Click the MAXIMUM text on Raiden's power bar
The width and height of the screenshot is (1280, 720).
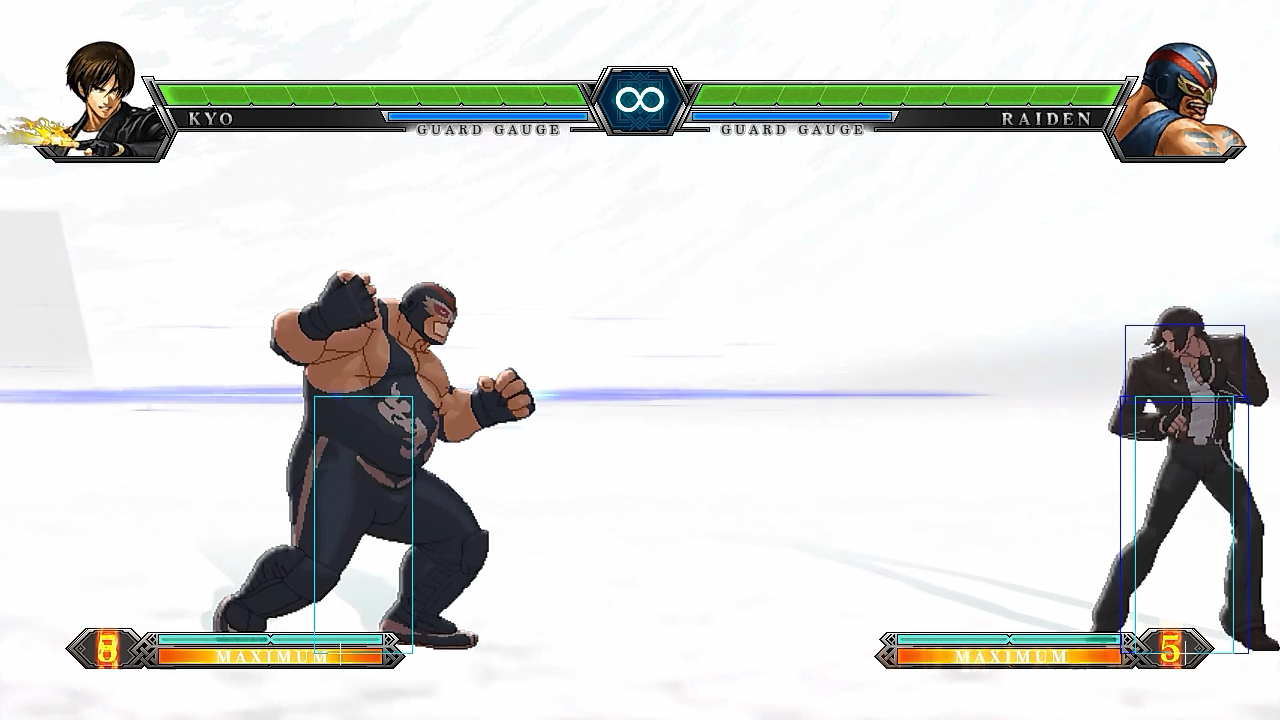click(1010, 658)
